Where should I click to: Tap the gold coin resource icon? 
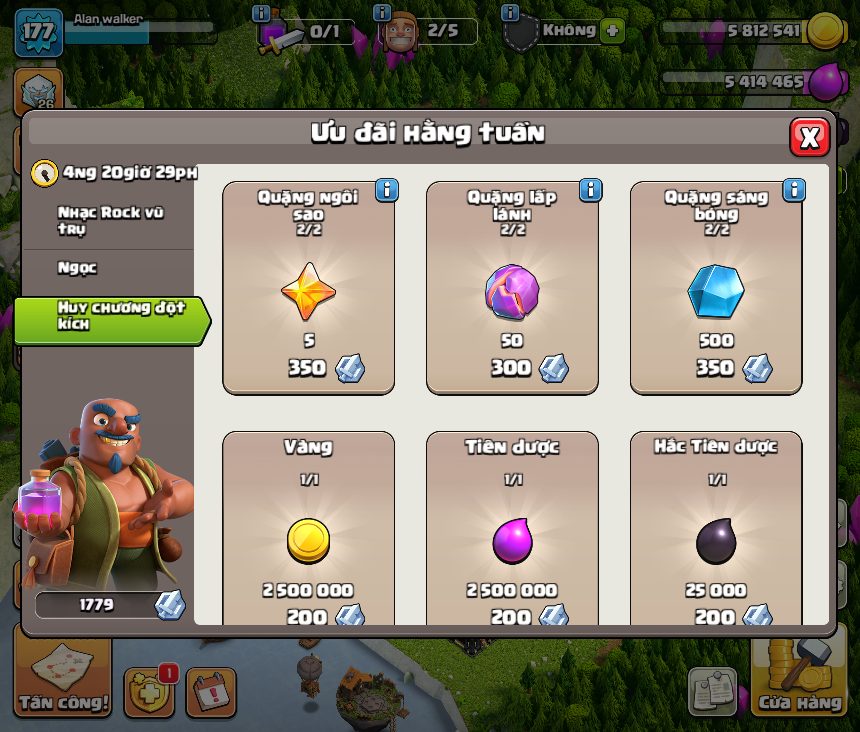pos(826,31)
